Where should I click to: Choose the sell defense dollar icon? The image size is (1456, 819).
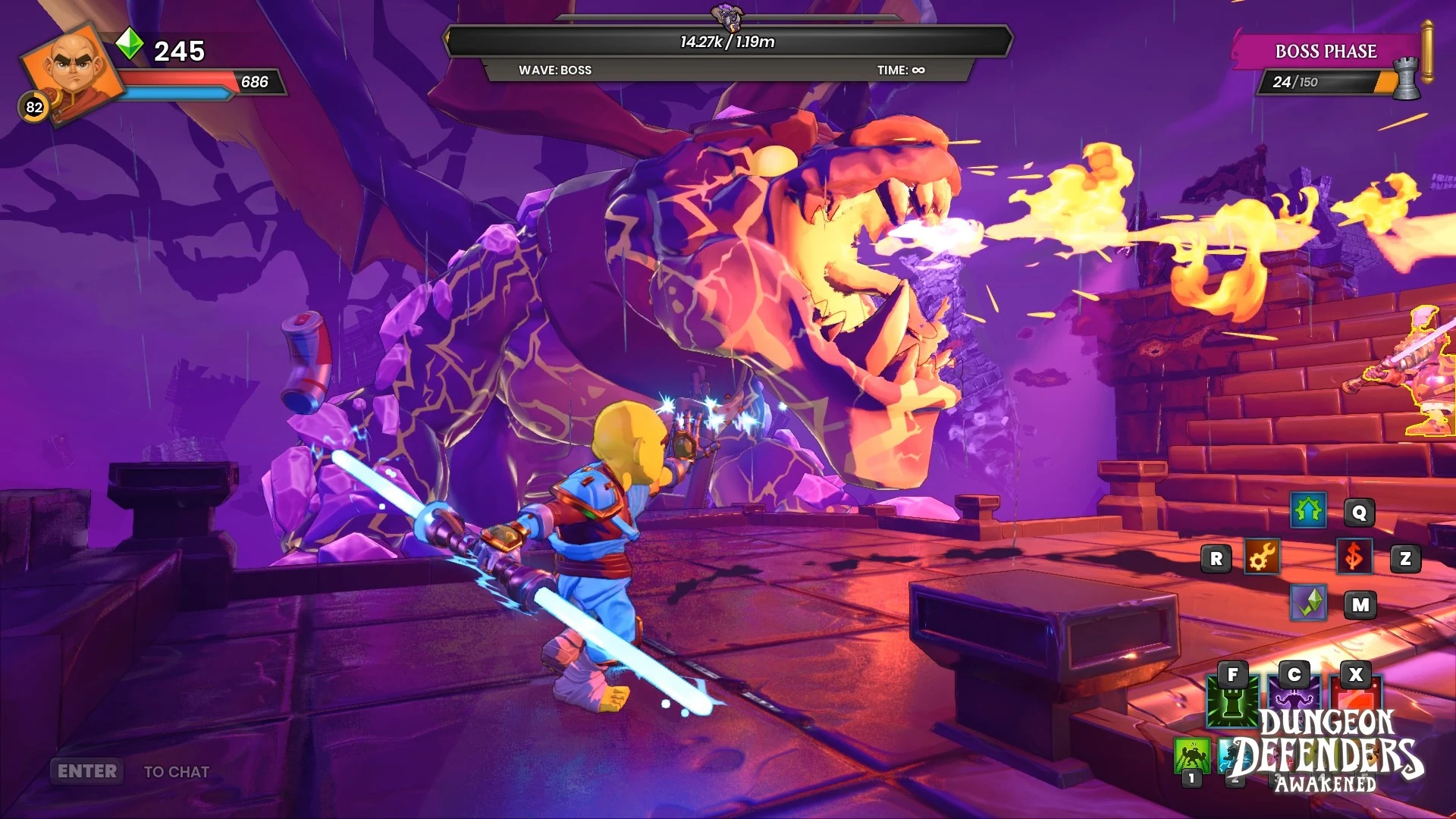tap(1354, 557)
